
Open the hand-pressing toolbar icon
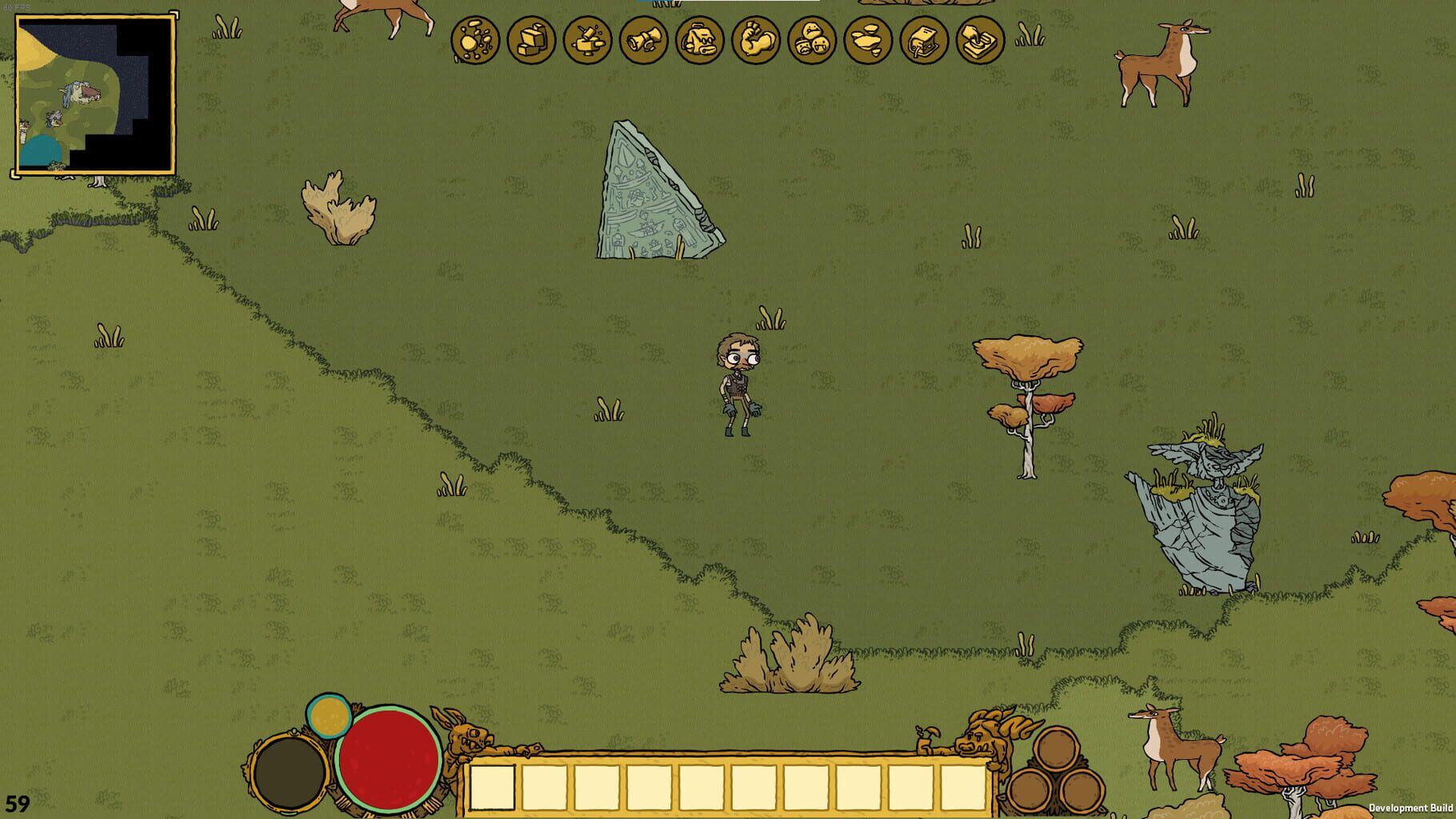point(978,38)
